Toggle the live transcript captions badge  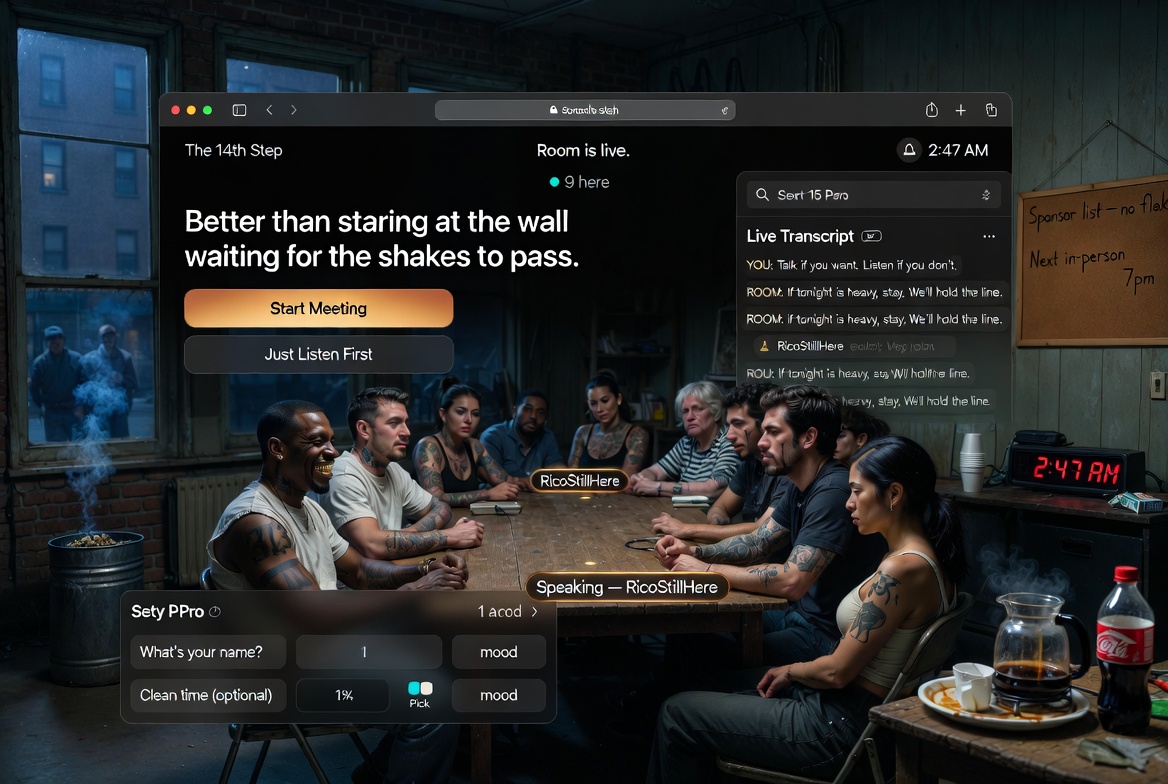pyautogui.click(x=871, y=237)
